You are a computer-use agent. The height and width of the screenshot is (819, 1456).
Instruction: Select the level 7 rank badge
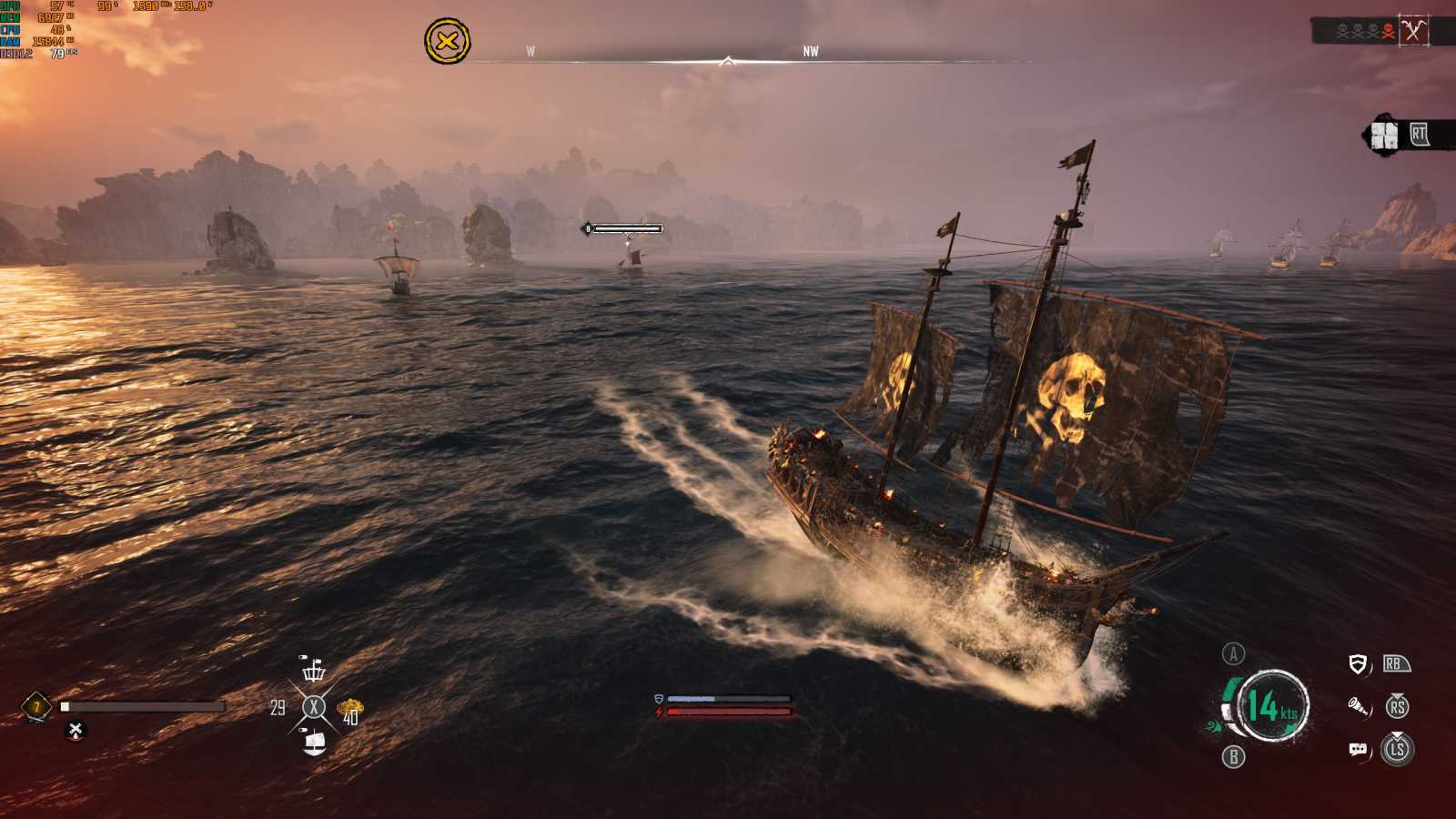coord(36,706)
